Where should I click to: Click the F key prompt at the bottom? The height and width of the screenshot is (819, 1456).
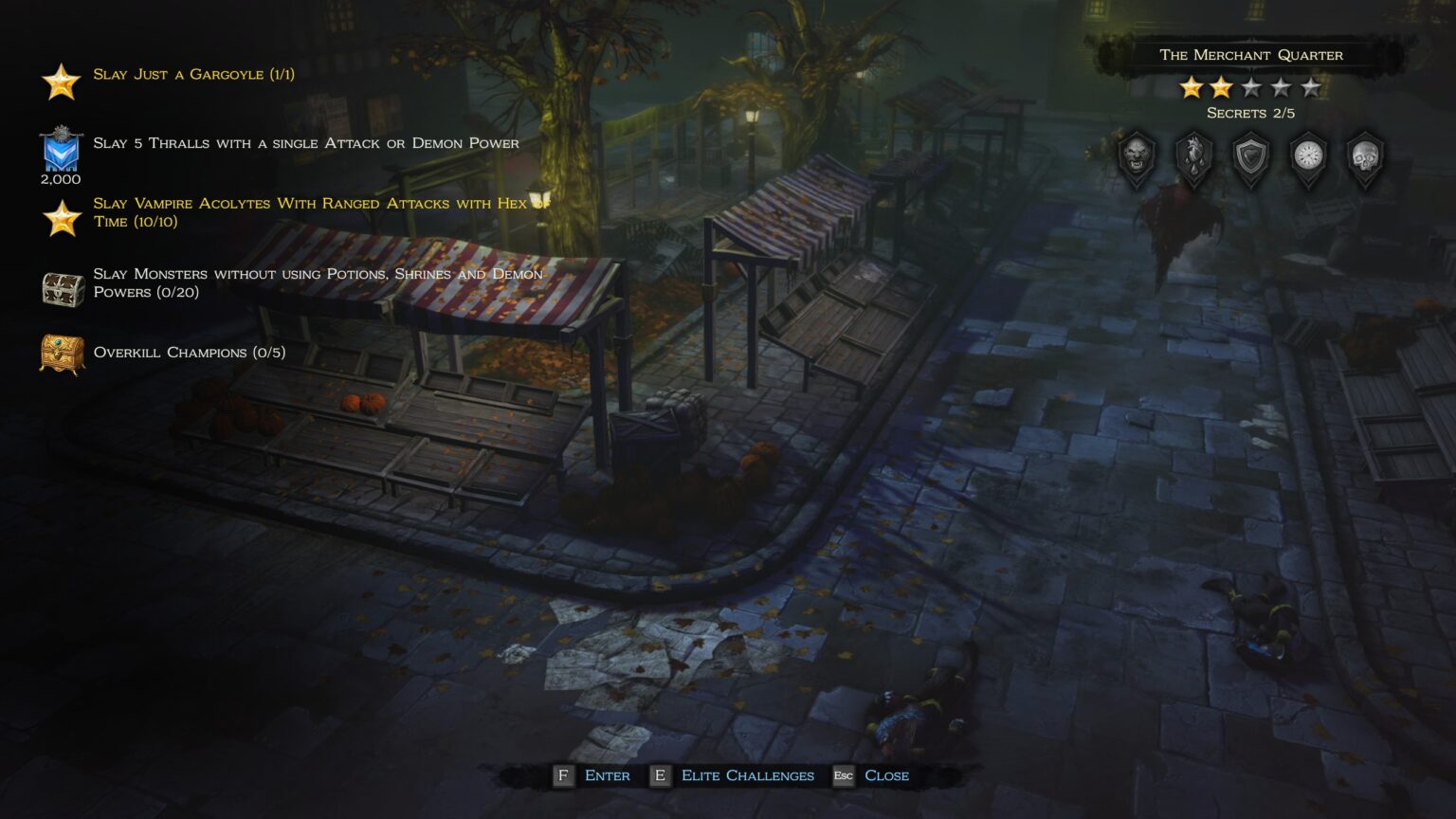coord(563,775)
